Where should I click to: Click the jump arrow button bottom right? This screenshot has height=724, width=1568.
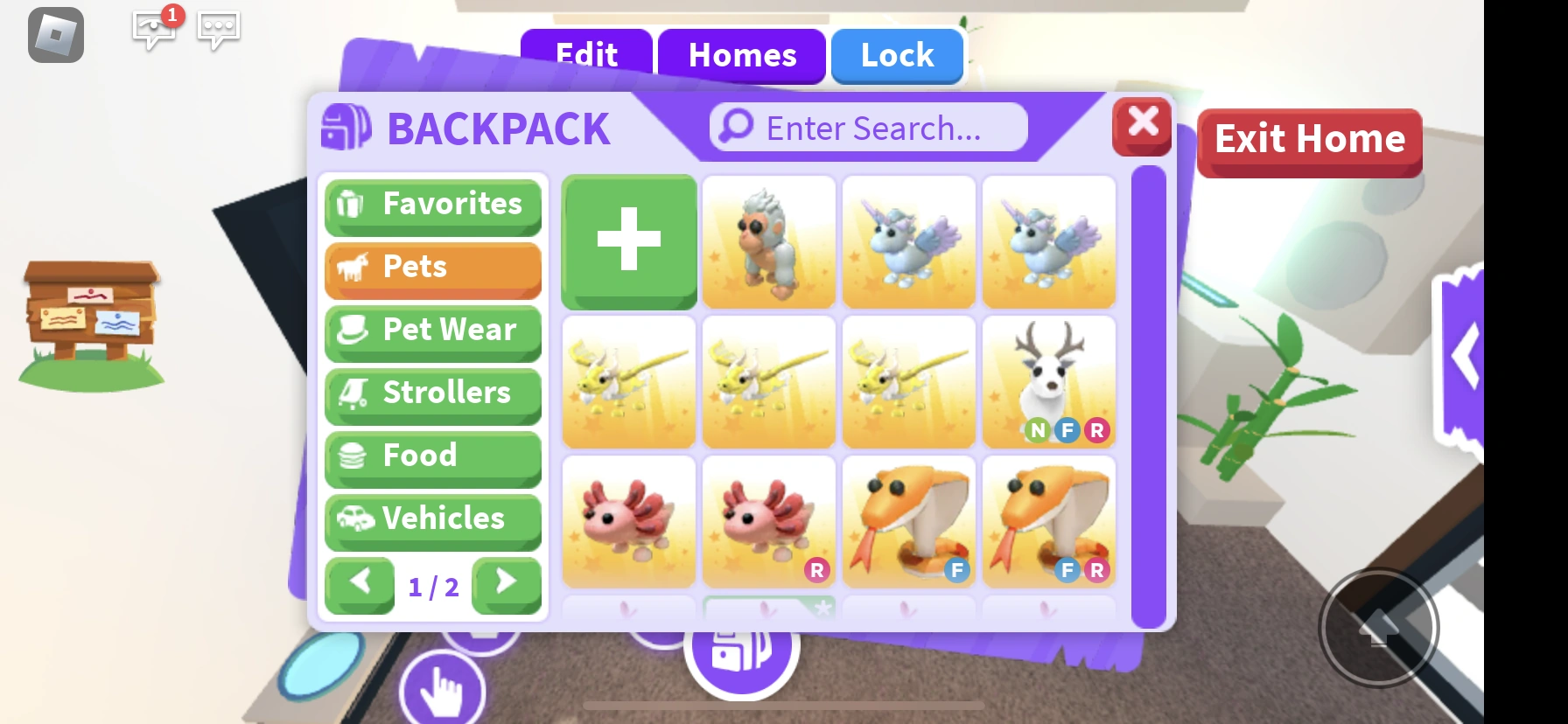coord(1379,627)
